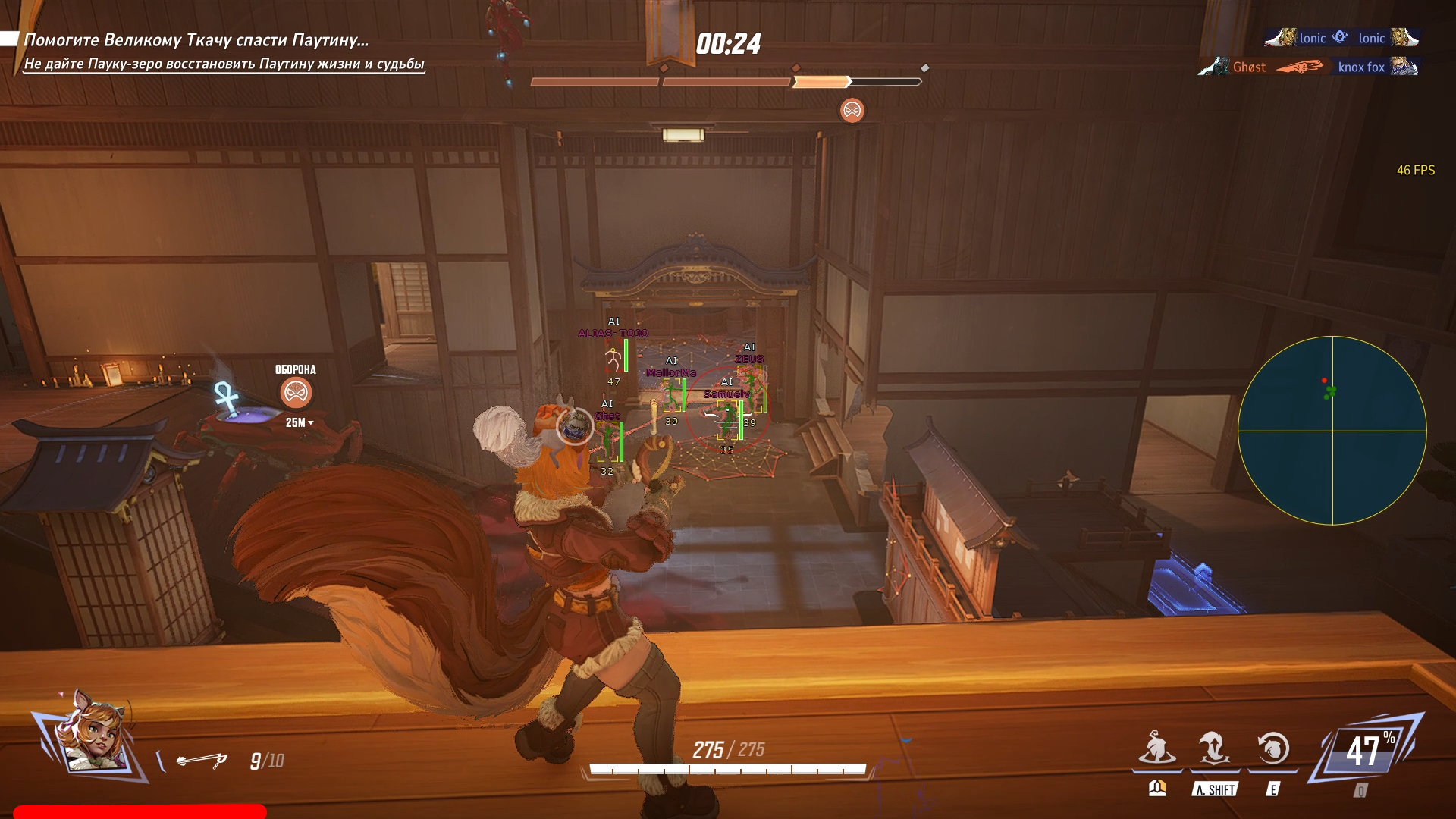1456x819 pixels.
Task: Trigger the acorn reload ability icon
Action: click(x=1272, y=748)
